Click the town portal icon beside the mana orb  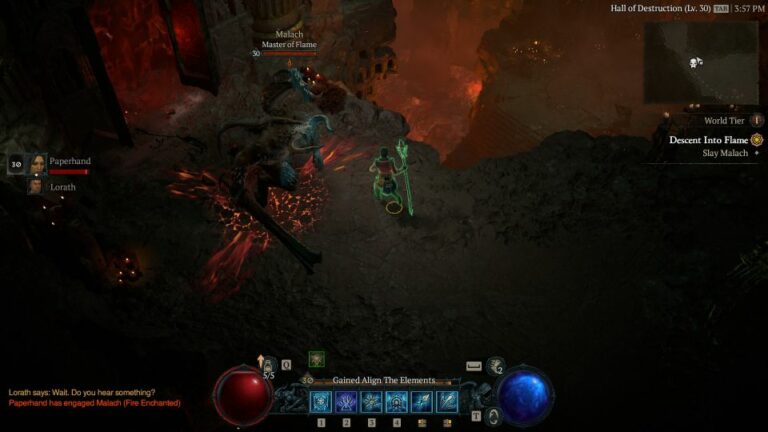pyautogui.click(x=493, y=415)
